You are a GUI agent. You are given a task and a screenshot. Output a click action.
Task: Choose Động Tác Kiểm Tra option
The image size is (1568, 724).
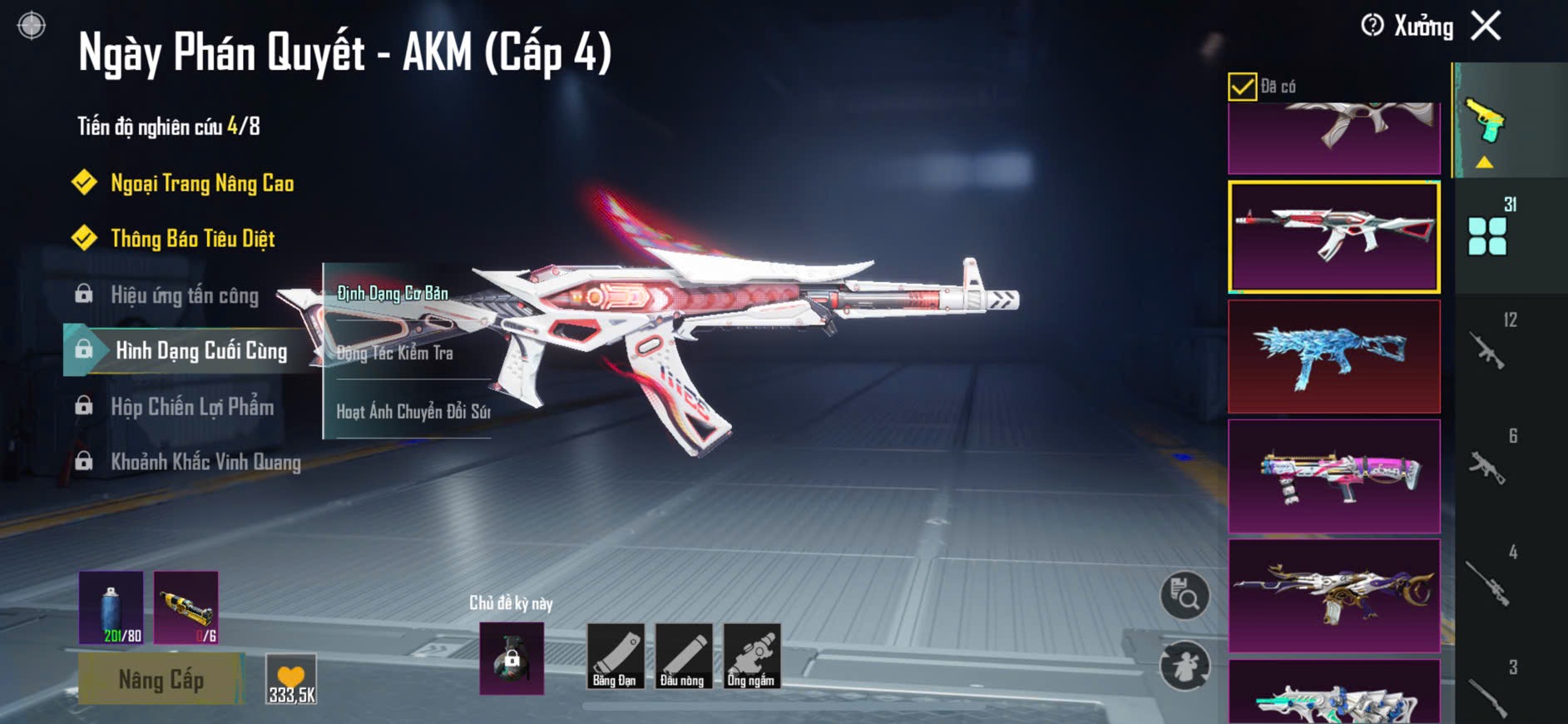click(395, 353)
